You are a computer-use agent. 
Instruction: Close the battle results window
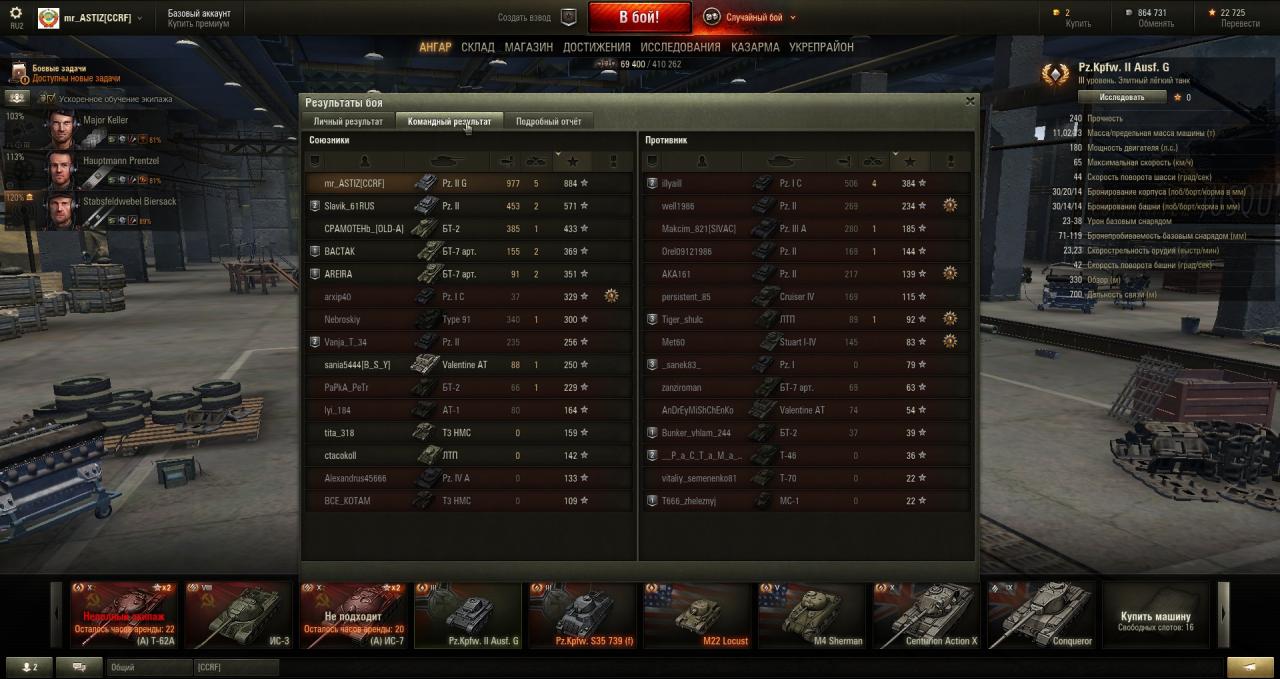click(x=969, y=101)
